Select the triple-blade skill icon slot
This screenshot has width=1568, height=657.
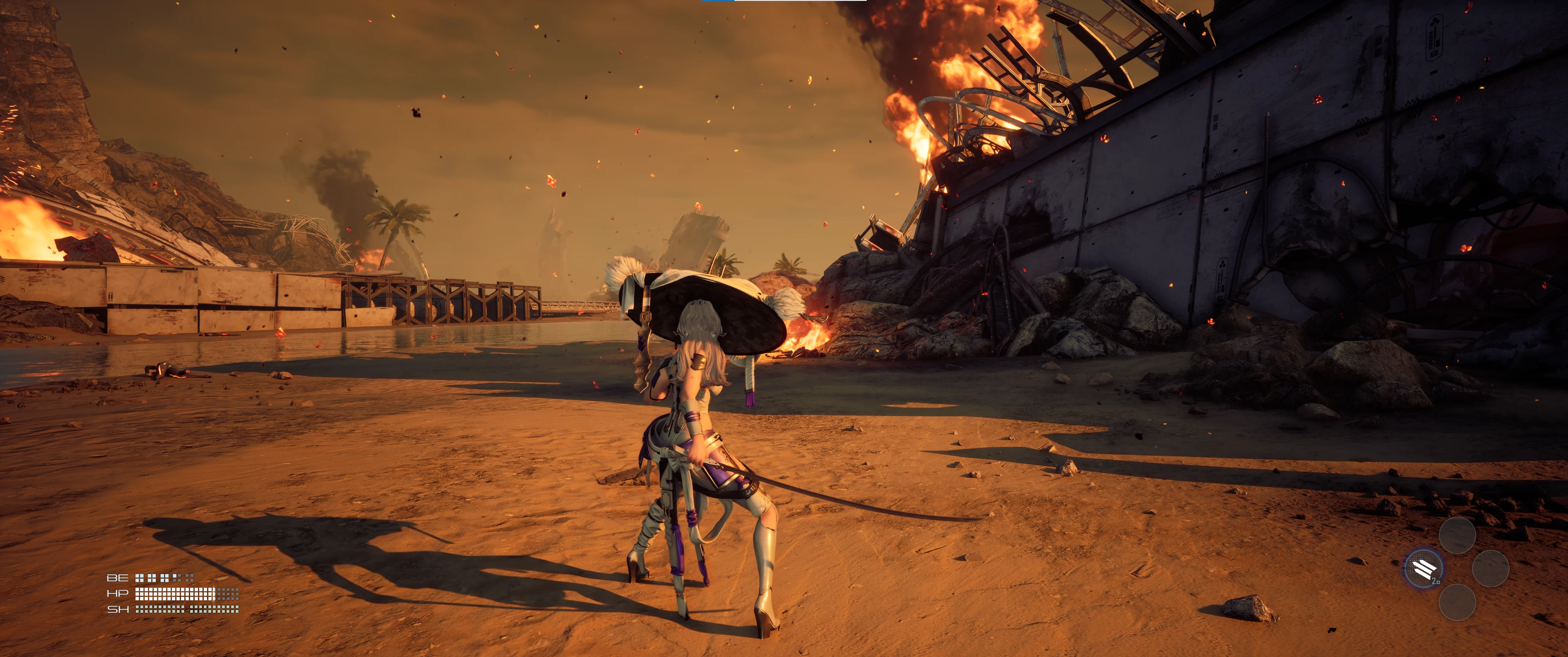(x=1423, y=568)
